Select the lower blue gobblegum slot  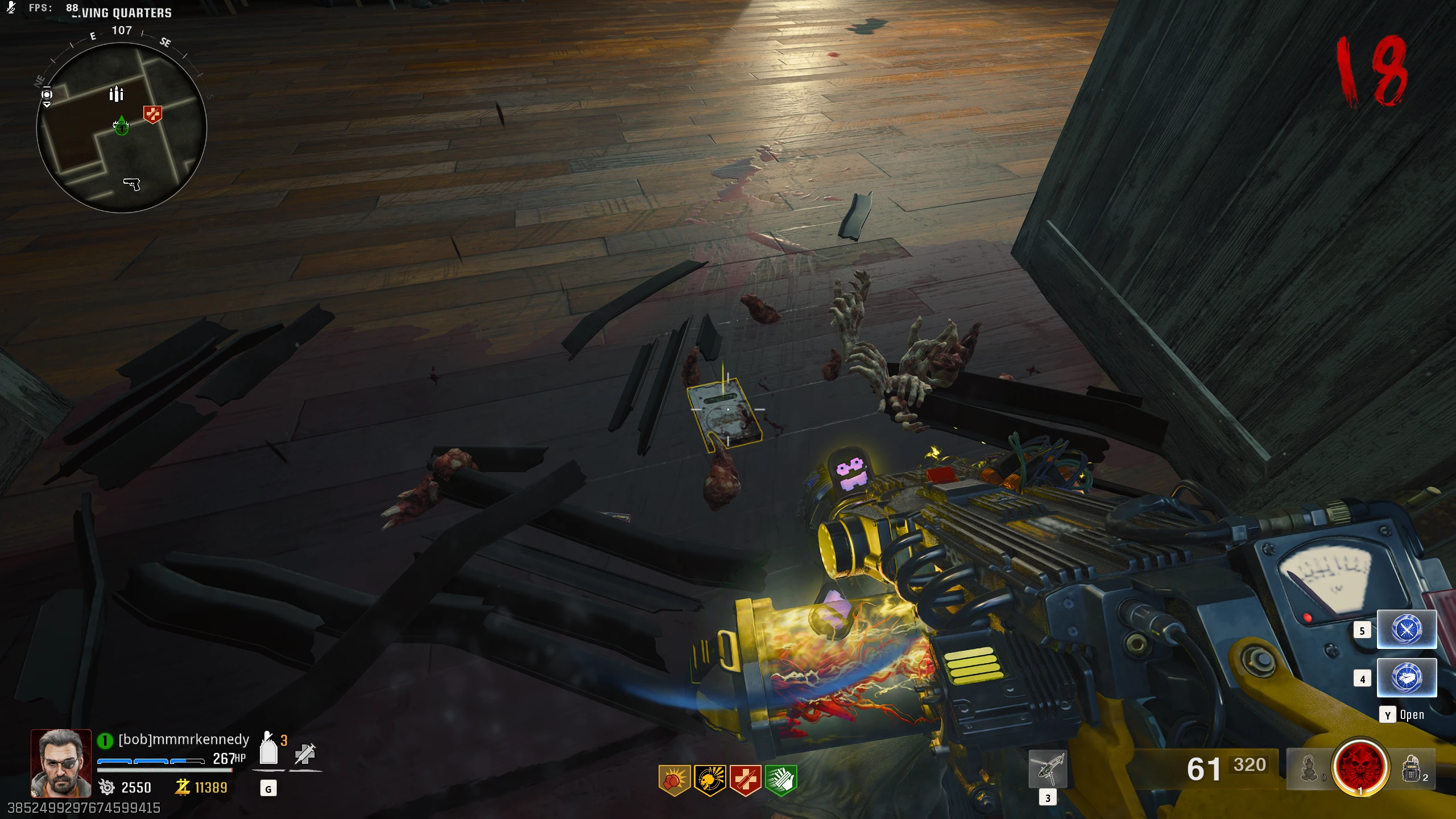[x=1407, y=677]
